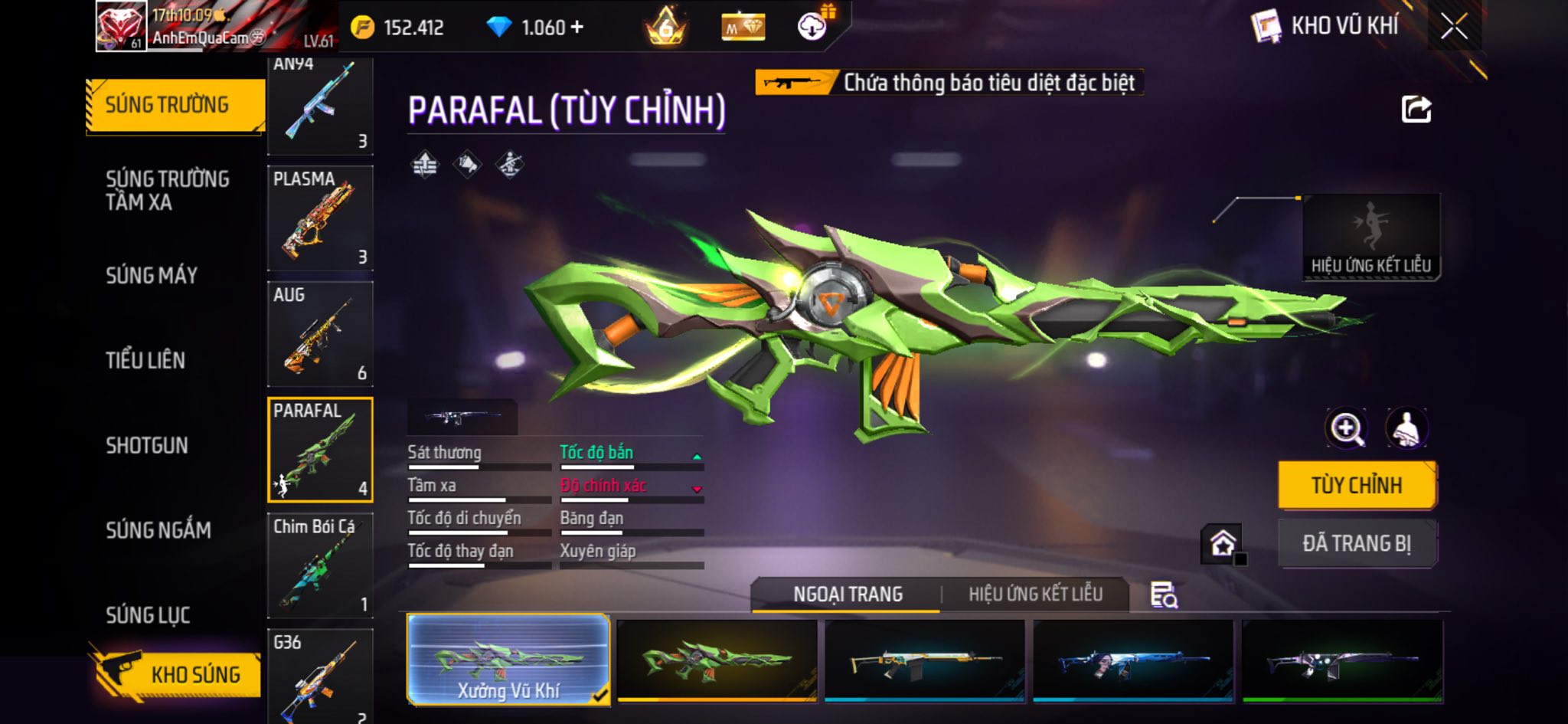The image size is (1568, 724).
Task: Choose the AUG weapon tile
Action: tap(320, 334)
